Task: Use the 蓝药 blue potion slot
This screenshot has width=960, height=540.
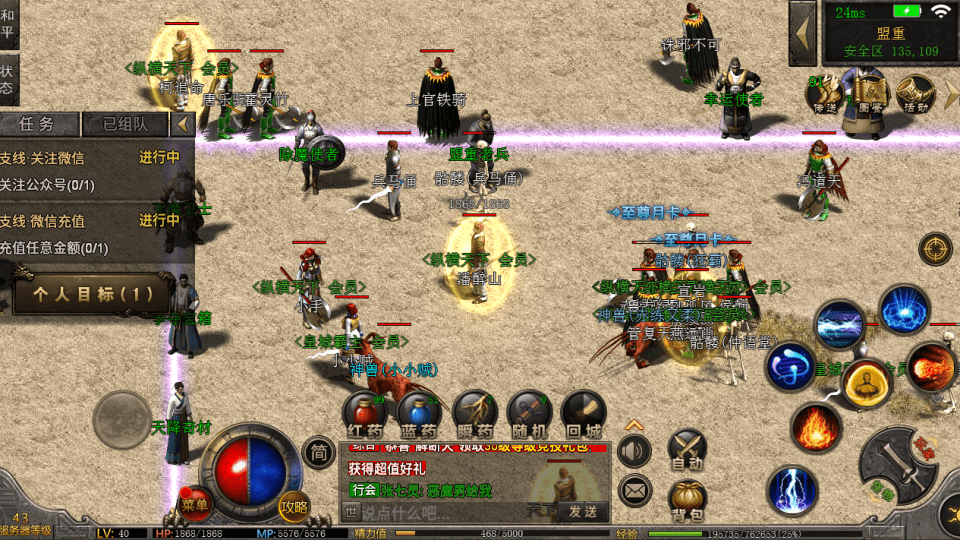Action: tap(419, 412)
